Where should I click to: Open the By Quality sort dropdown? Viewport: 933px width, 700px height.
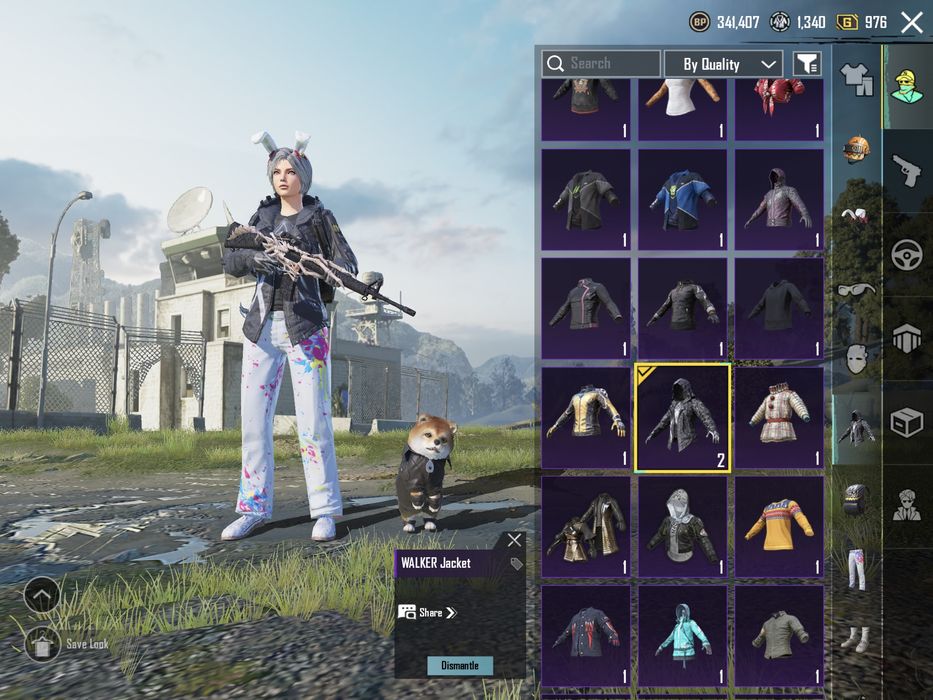723,64
